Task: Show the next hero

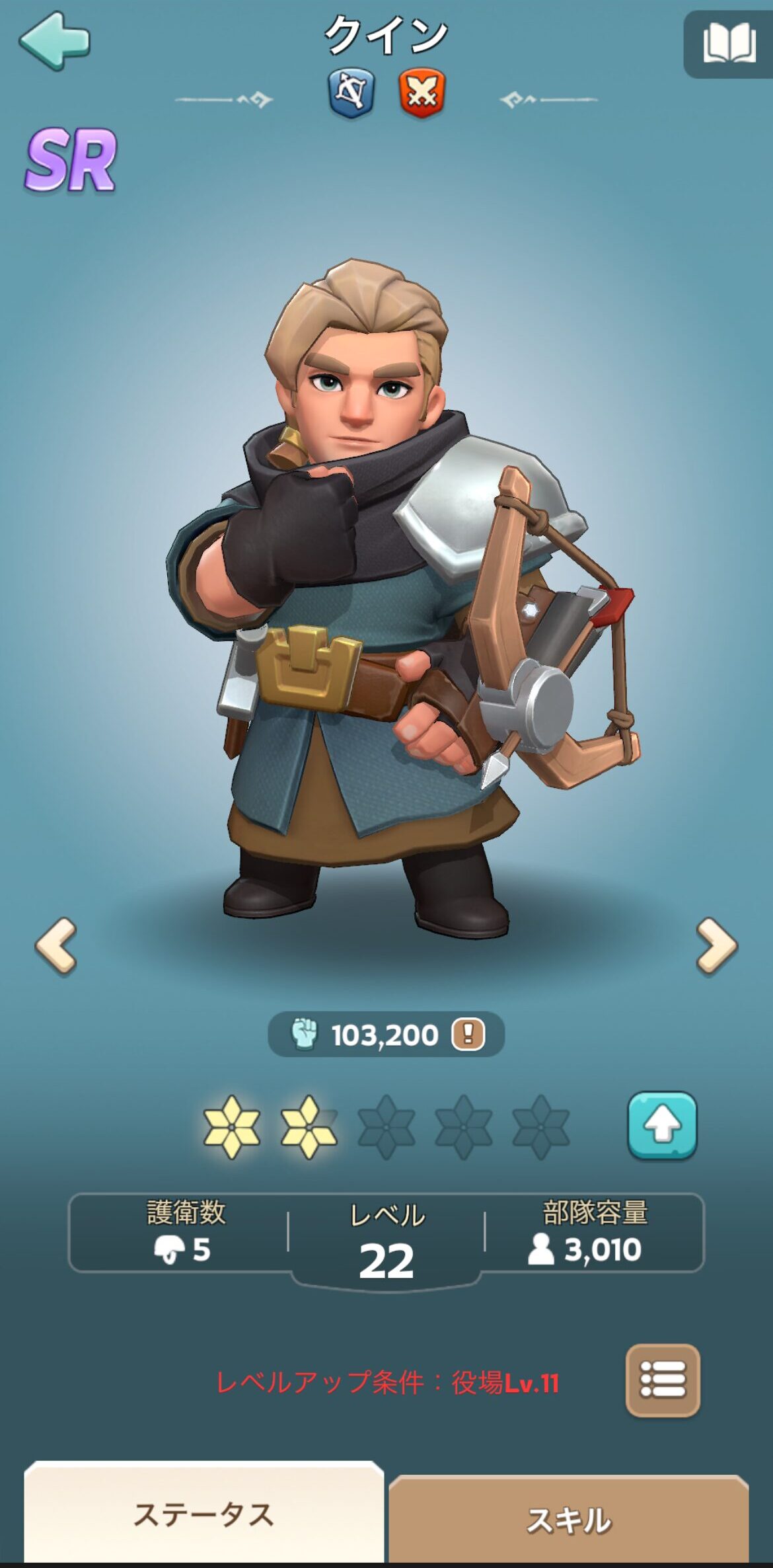Action: (716, 946)
